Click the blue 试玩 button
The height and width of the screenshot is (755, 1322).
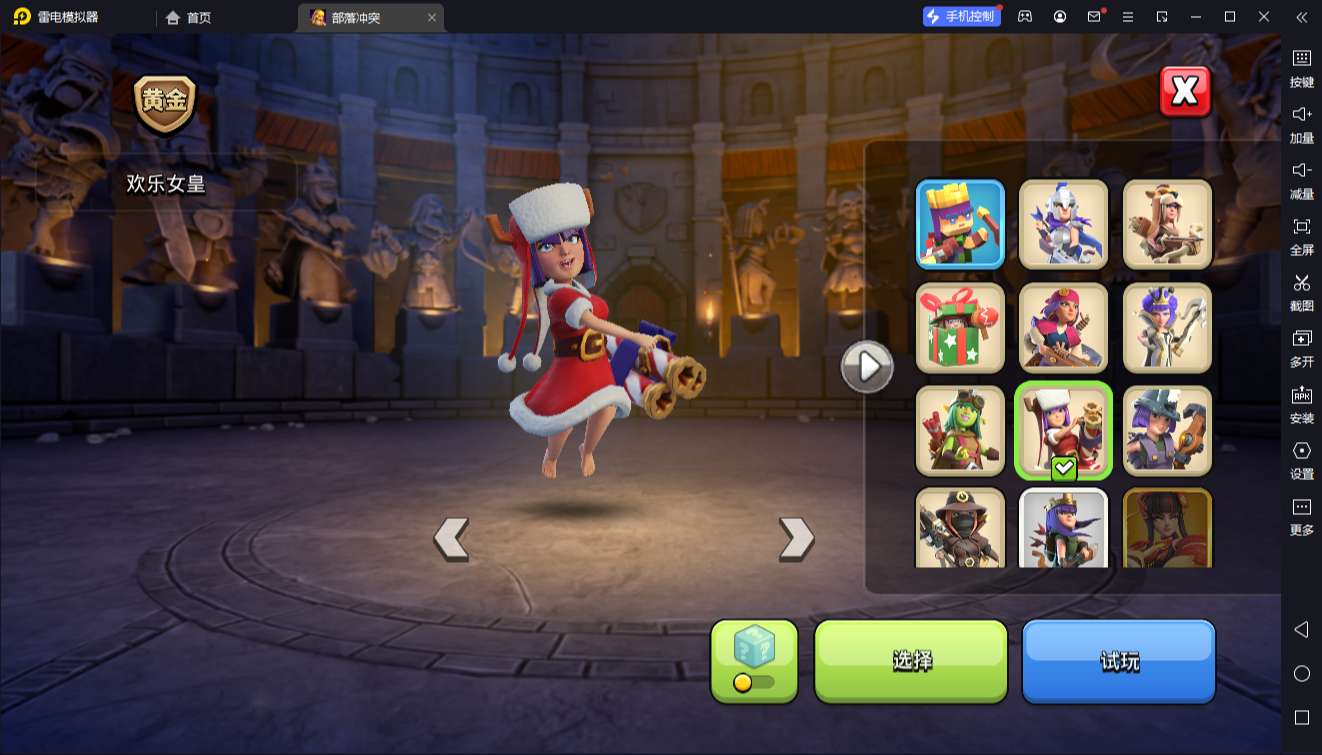coord(1118,660)
